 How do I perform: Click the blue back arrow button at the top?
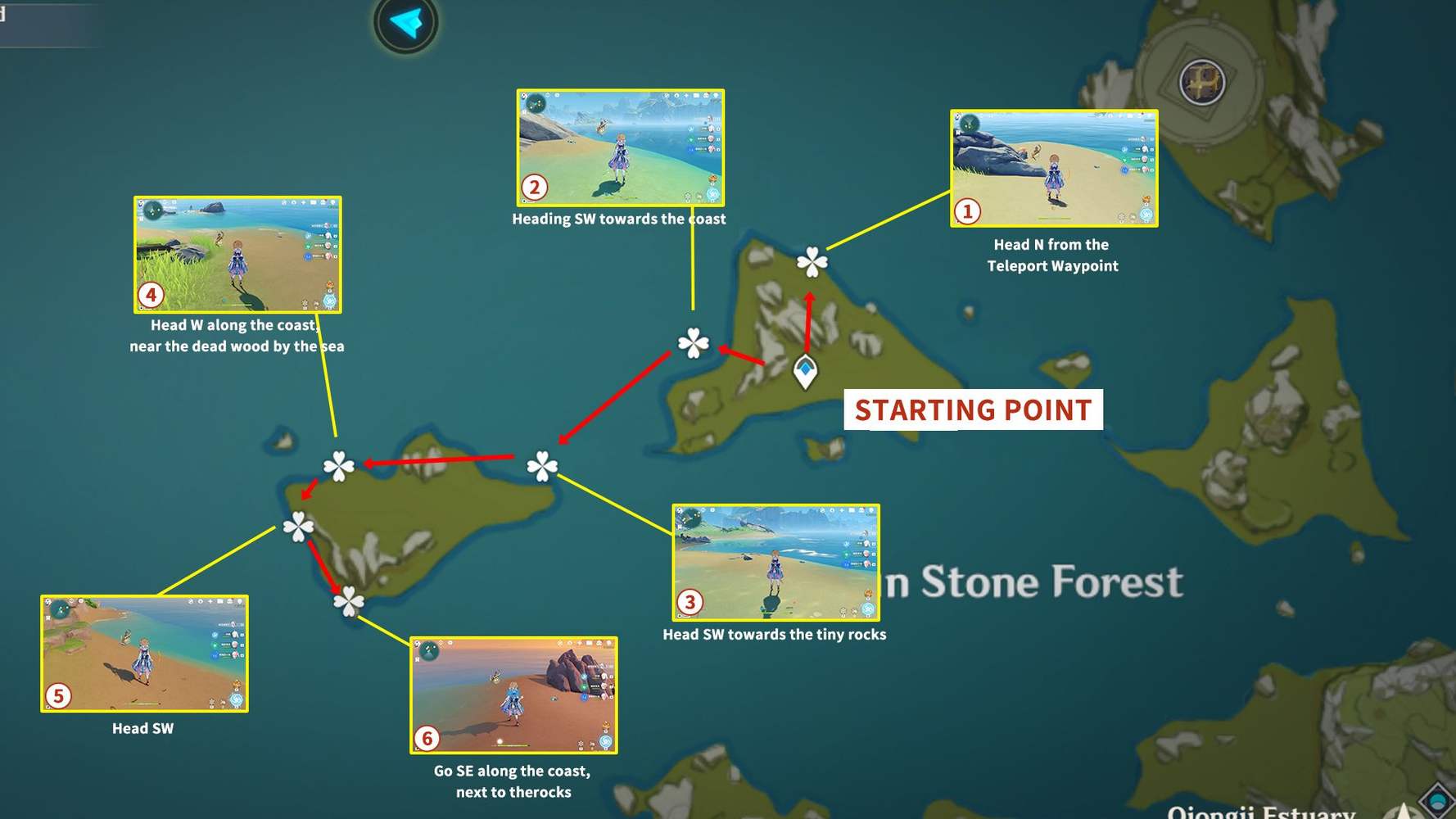(x=403, y=24)
